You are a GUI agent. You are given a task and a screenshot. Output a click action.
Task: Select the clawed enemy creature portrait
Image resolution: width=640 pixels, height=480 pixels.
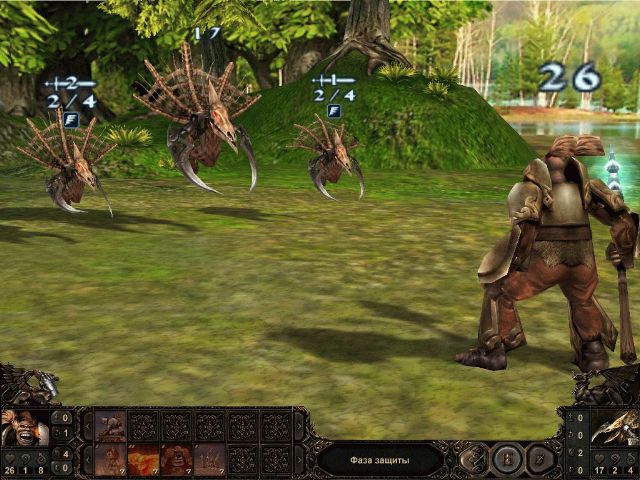[x=614, y=427]
